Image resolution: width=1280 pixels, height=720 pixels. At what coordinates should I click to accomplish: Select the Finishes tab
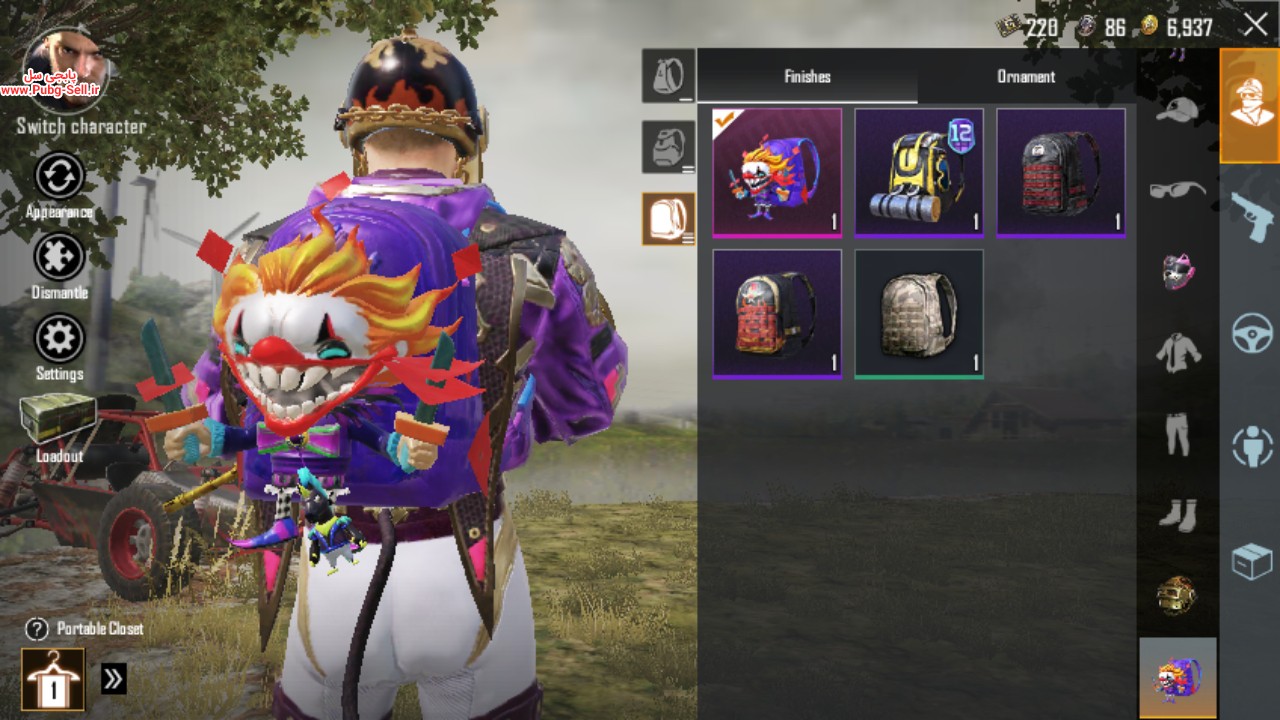pos(807,77)
